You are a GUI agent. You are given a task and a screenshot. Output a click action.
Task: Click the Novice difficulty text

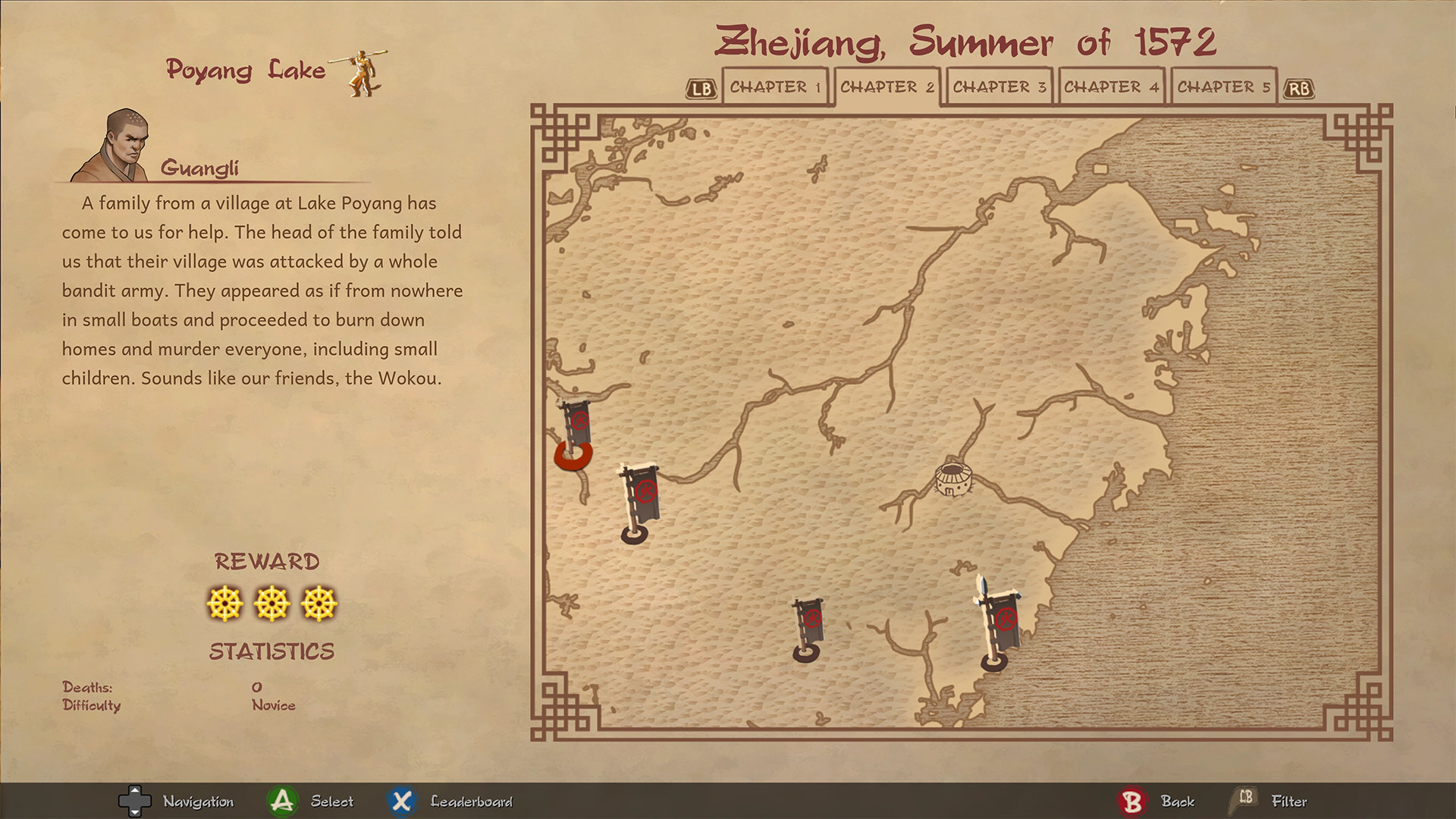(x=273, y=704)
